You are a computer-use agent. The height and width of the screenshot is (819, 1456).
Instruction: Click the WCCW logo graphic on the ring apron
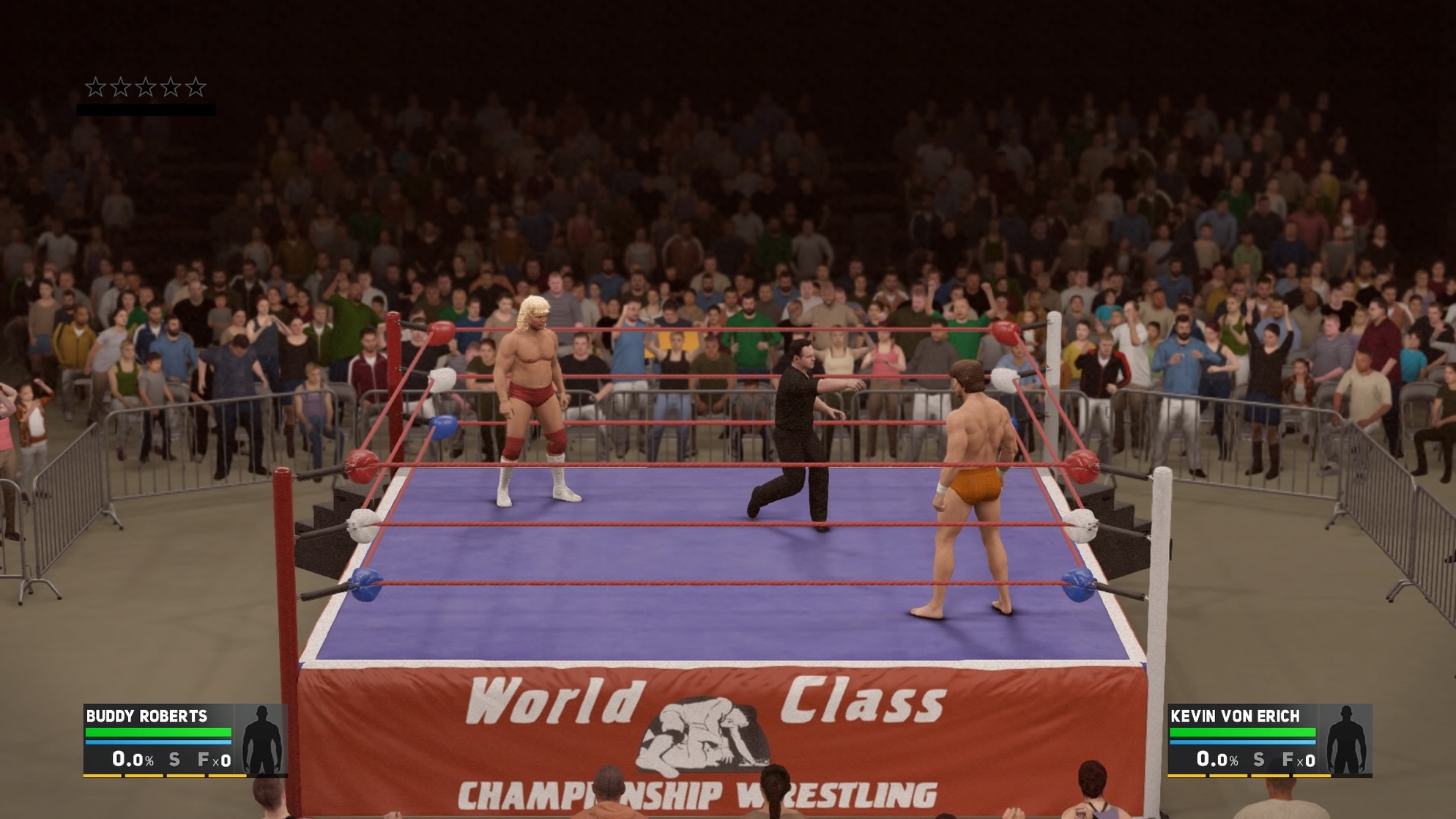(x=703, y=733)
